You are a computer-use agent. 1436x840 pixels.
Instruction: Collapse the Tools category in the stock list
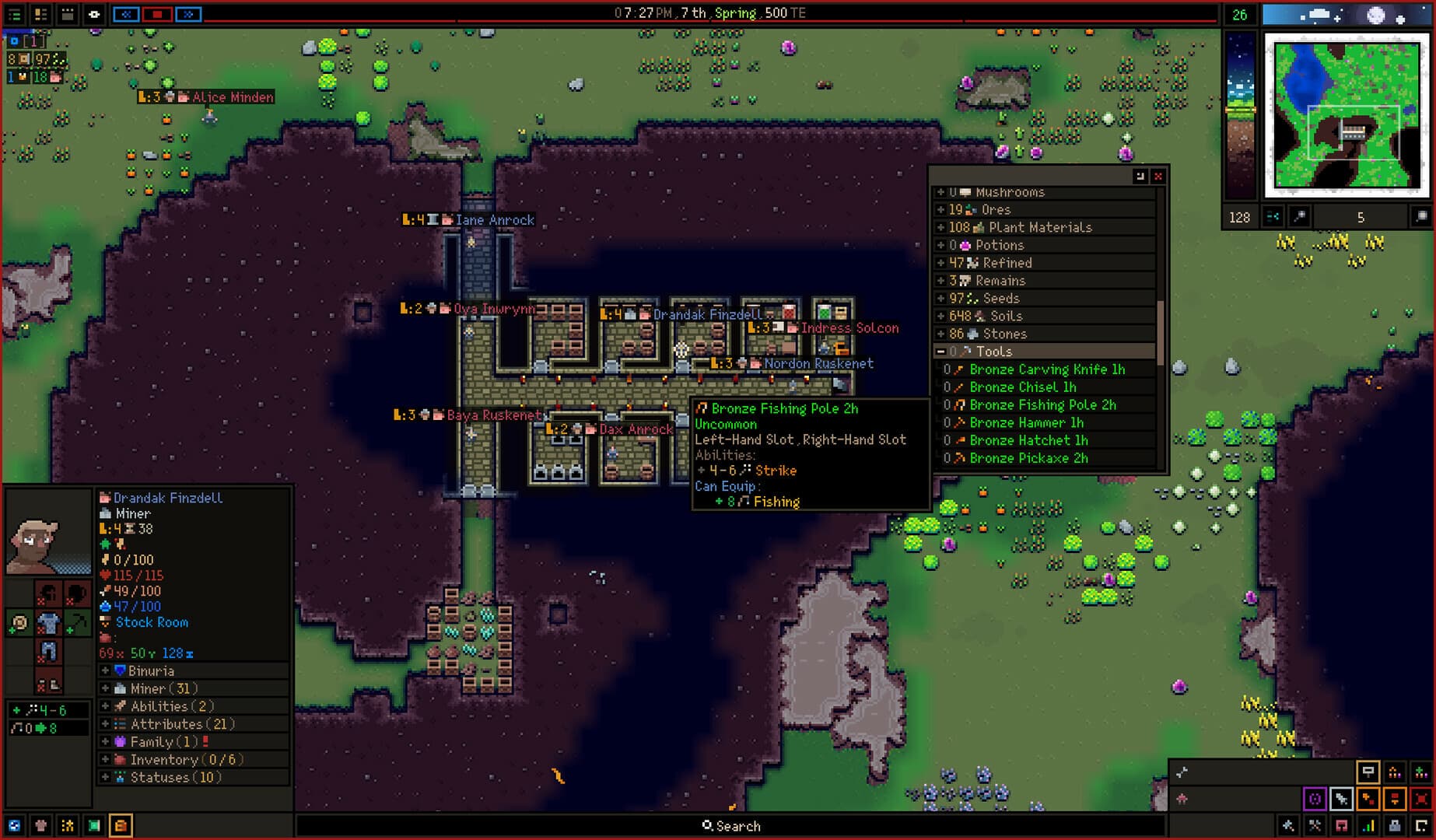point(941,352)
